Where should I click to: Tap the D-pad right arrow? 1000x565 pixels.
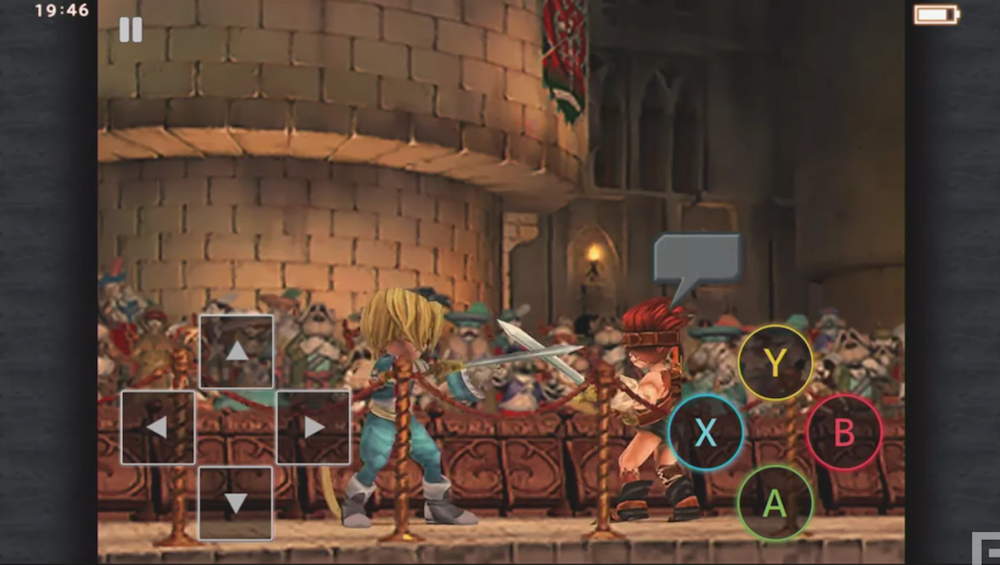tap(313, 427)
